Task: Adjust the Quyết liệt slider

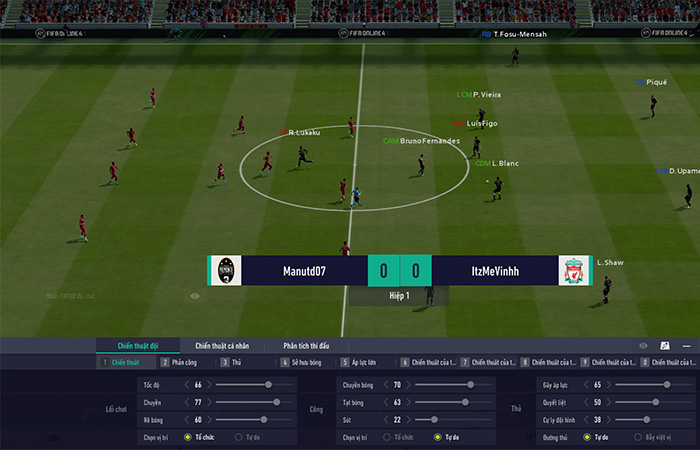Action: click(x=645, y=402)
